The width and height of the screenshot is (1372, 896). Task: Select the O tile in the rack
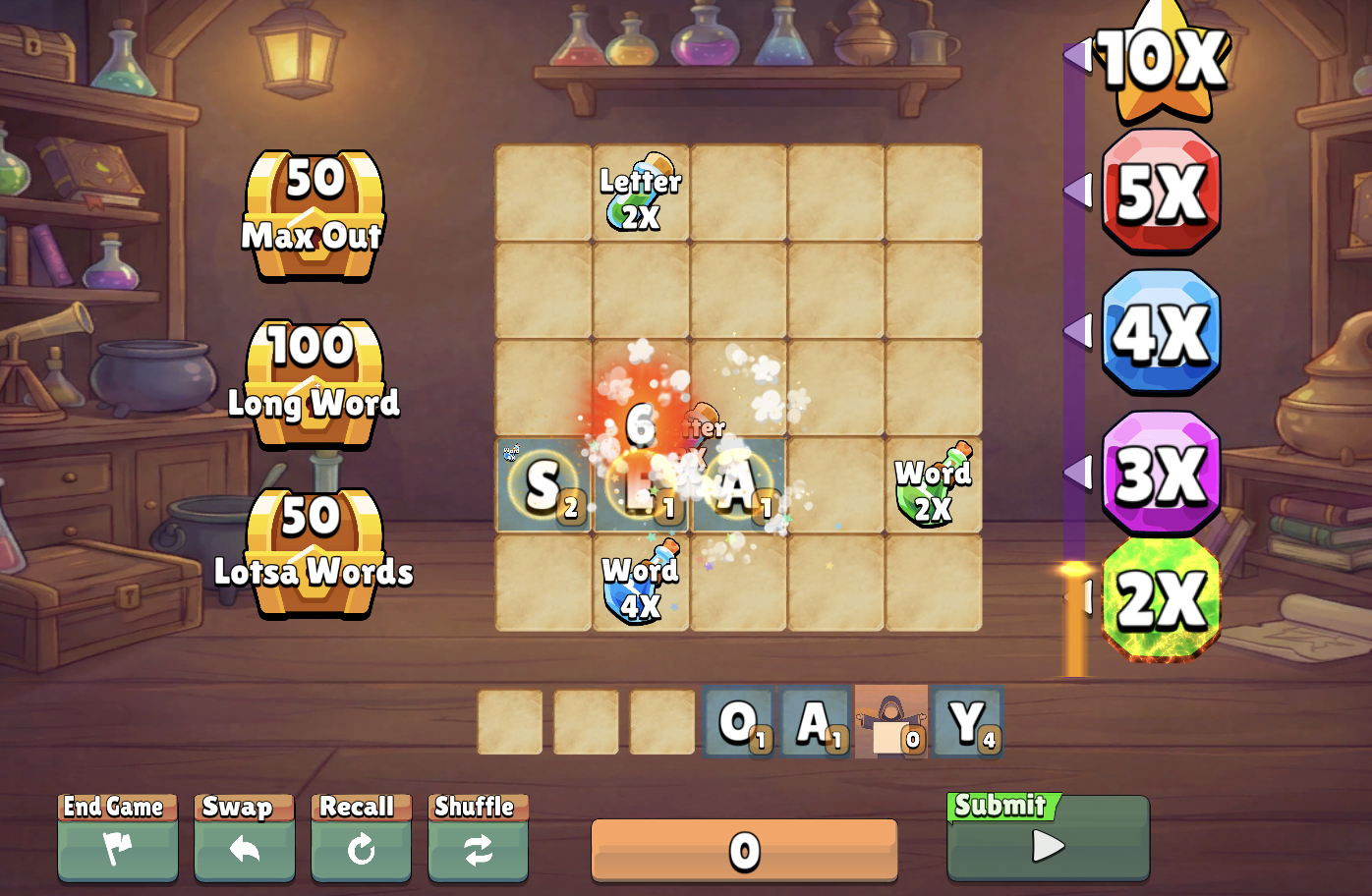[x=739, y=722]
